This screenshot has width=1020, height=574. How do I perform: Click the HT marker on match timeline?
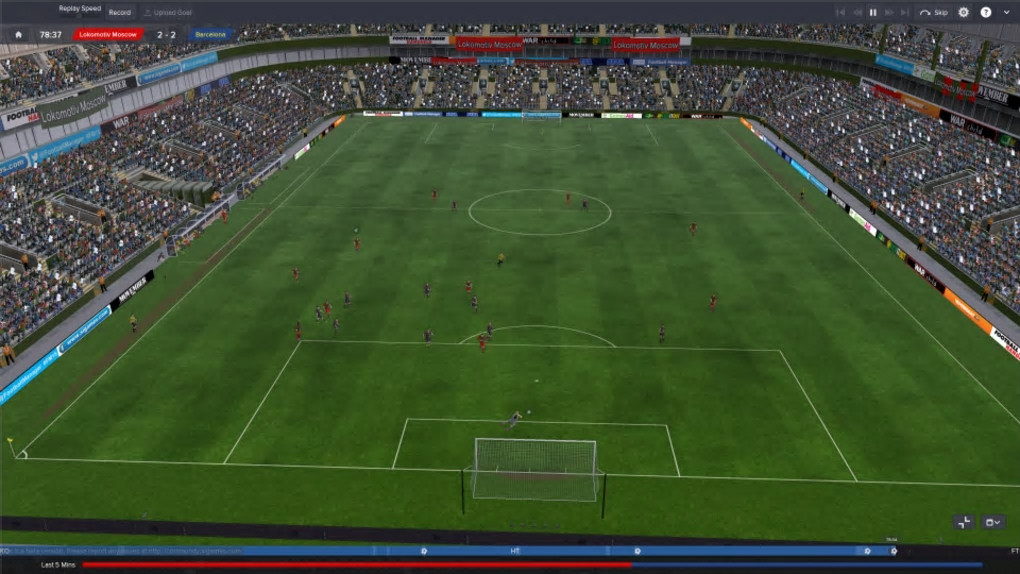click(x=515, y=550)
